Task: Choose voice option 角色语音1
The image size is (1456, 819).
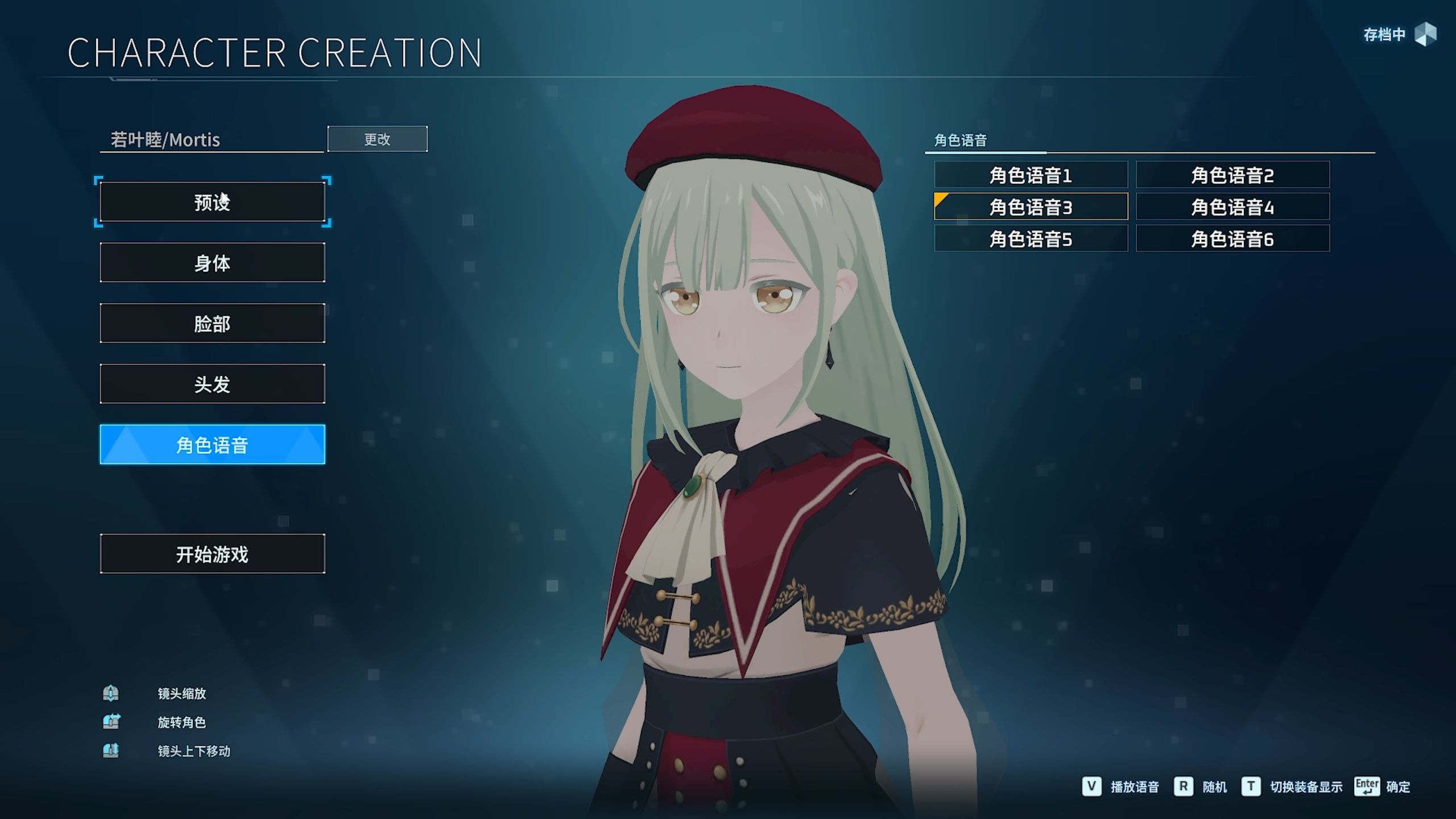Action: point(1031,175)
